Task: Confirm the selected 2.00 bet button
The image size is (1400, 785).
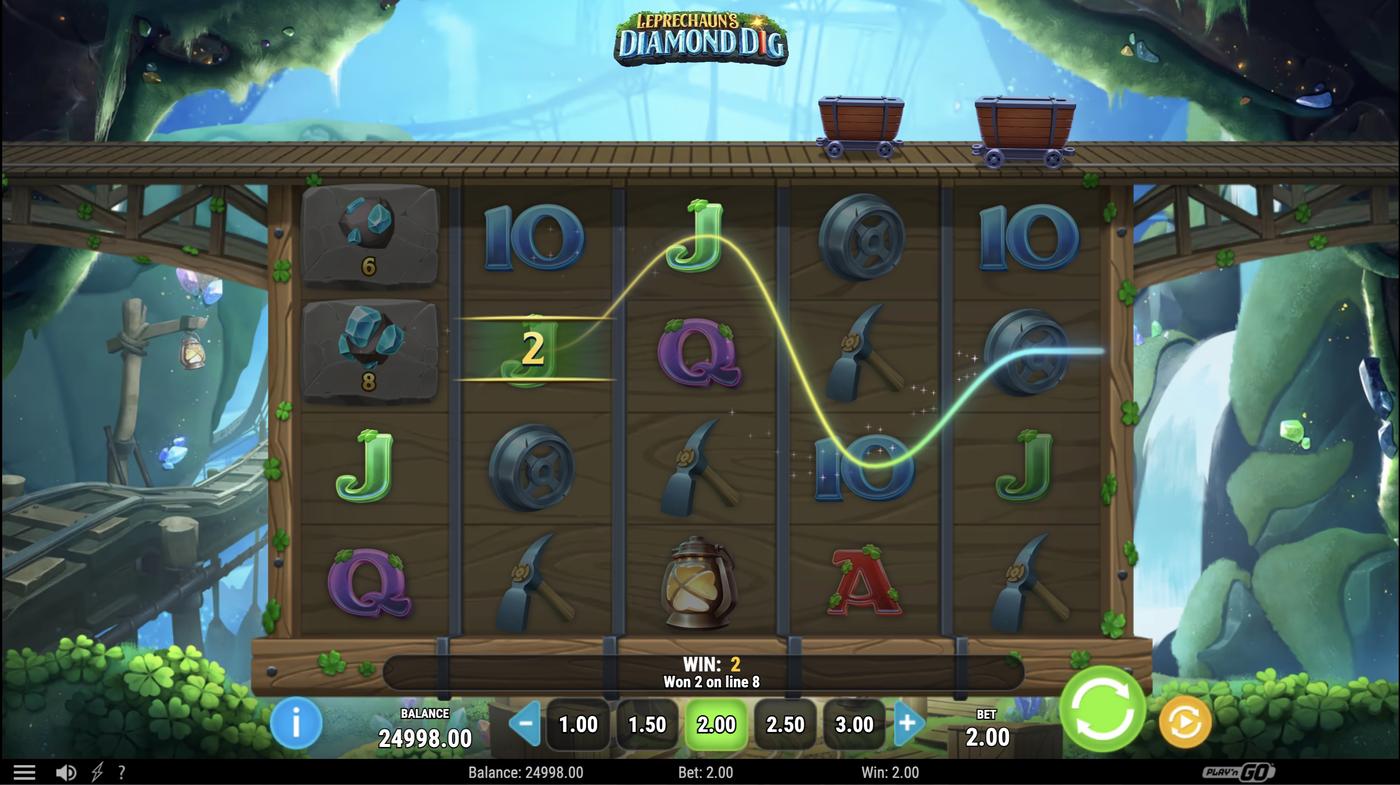Action: point(716,723)
